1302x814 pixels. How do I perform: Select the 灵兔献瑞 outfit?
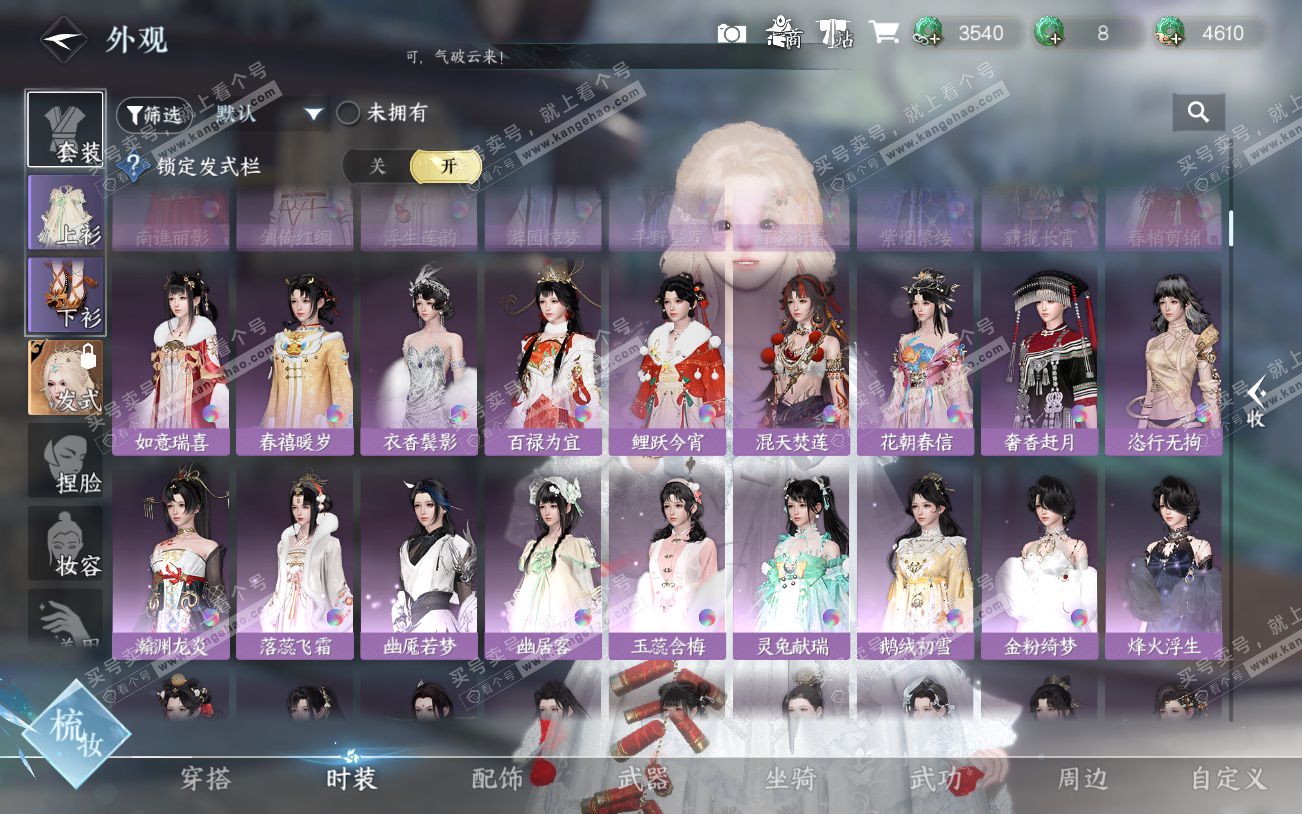tap(791, 562)
